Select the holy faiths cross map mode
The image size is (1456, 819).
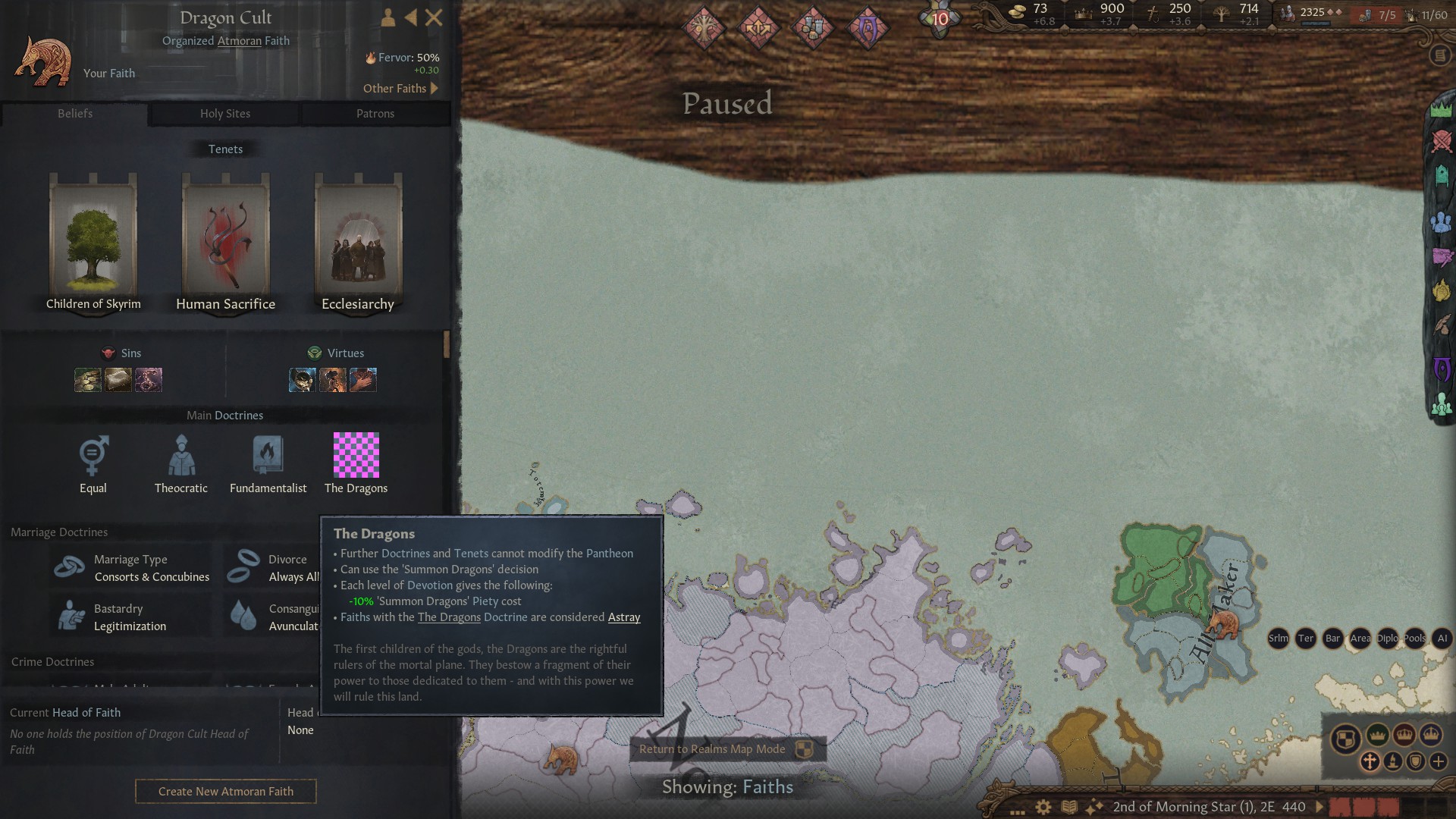(1370, 762)
